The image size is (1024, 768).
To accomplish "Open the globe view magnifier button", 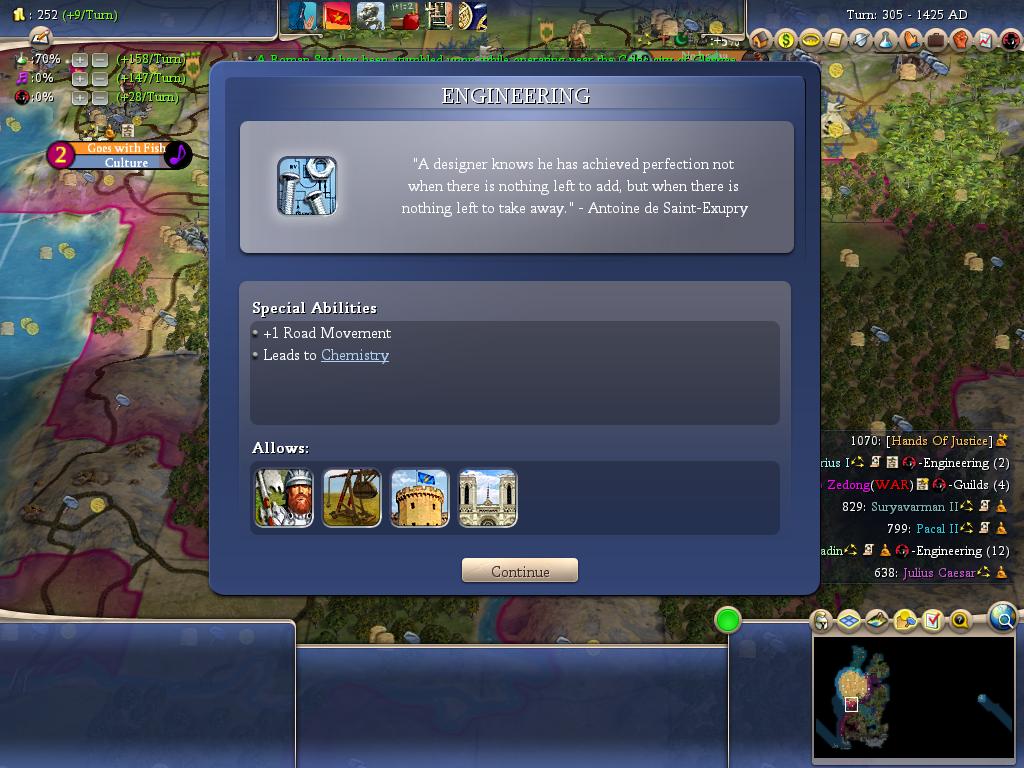I will (x=1002, y=618).
